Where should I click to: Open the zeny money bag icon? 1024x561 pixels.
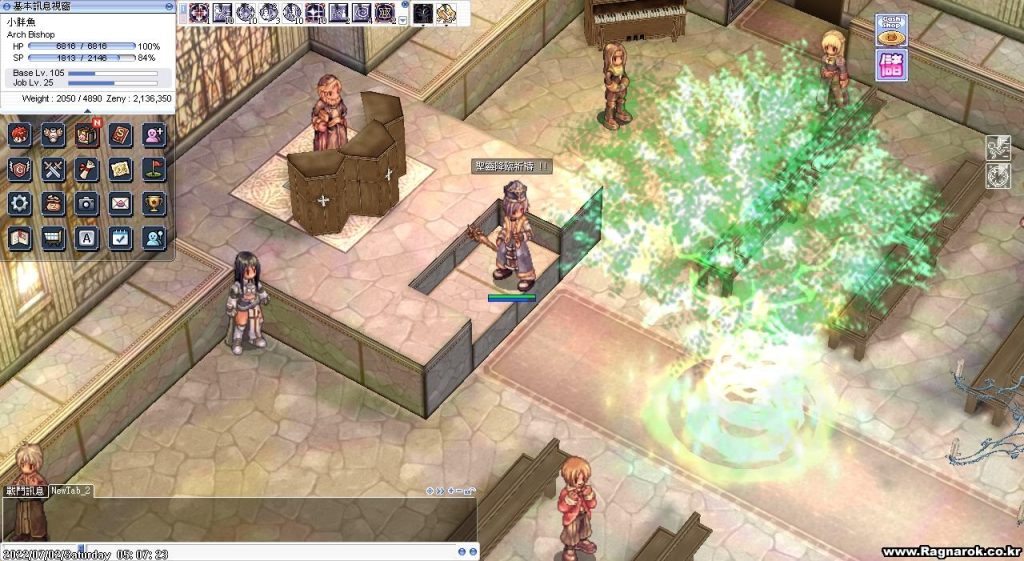tap(54, 203)
